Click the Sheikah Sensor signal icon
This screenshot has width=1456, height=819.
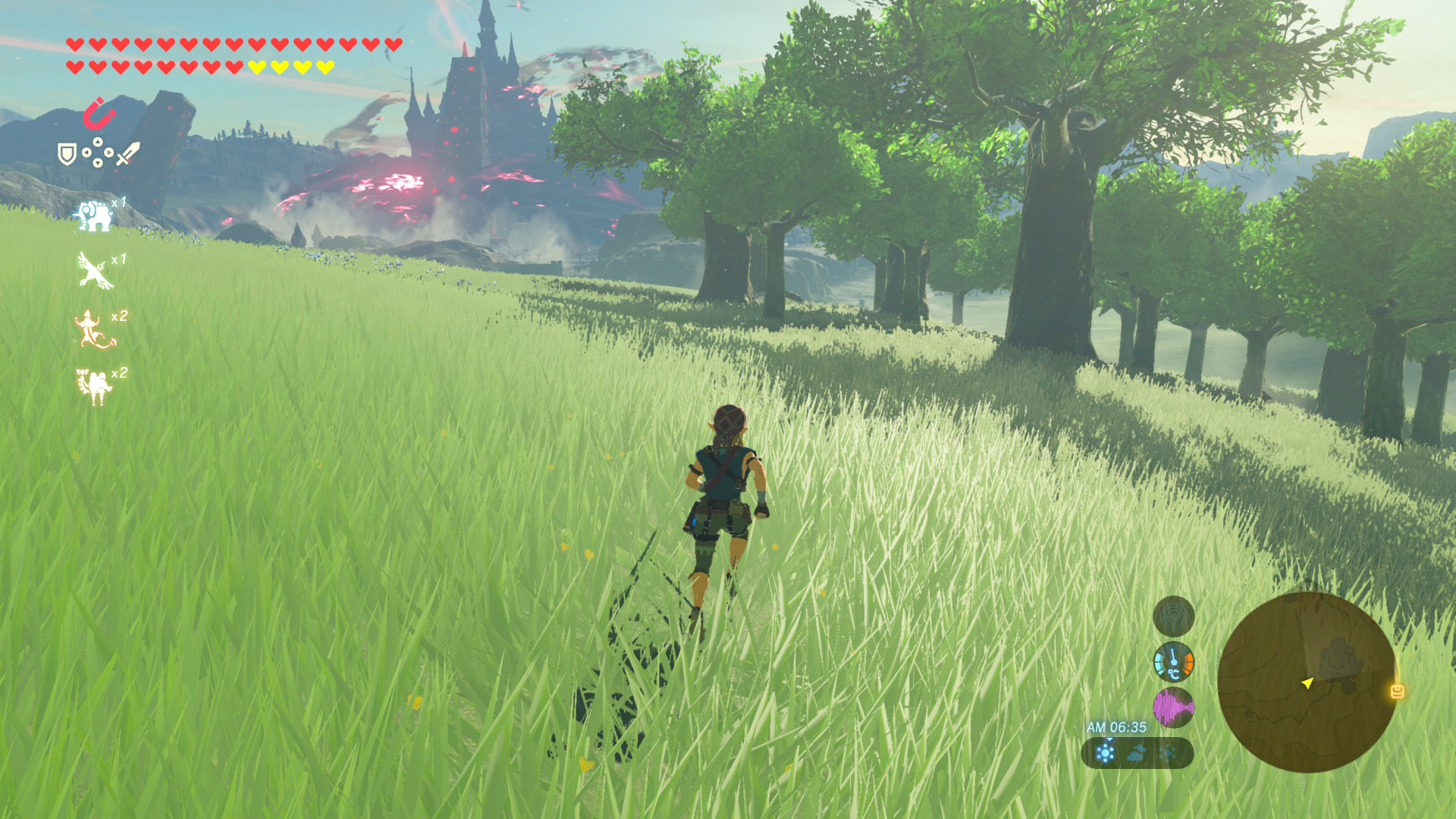coord(1173,616)
